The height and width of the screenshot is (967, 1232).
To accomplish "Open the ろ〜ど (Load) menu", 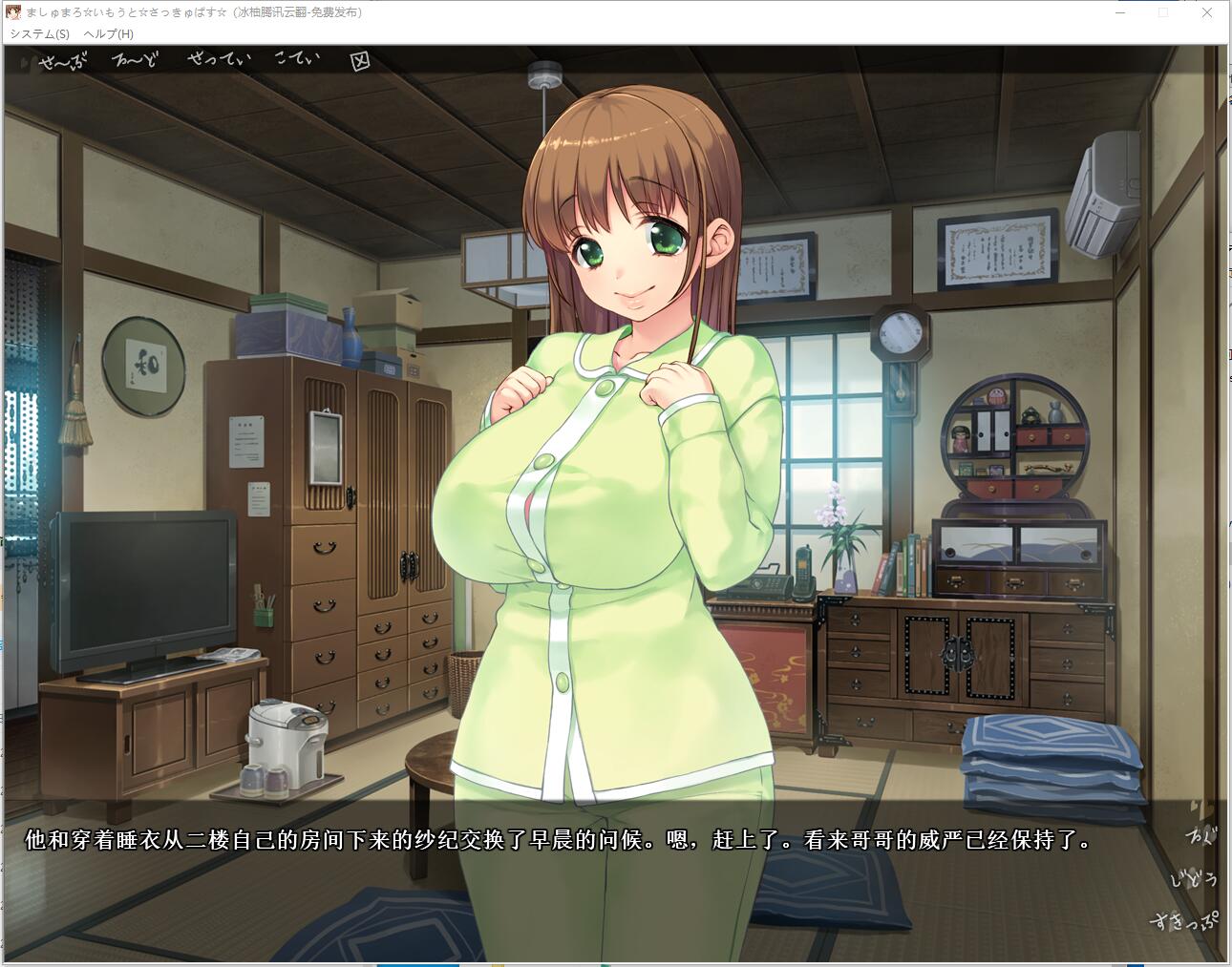I will [x=137, y=61].
